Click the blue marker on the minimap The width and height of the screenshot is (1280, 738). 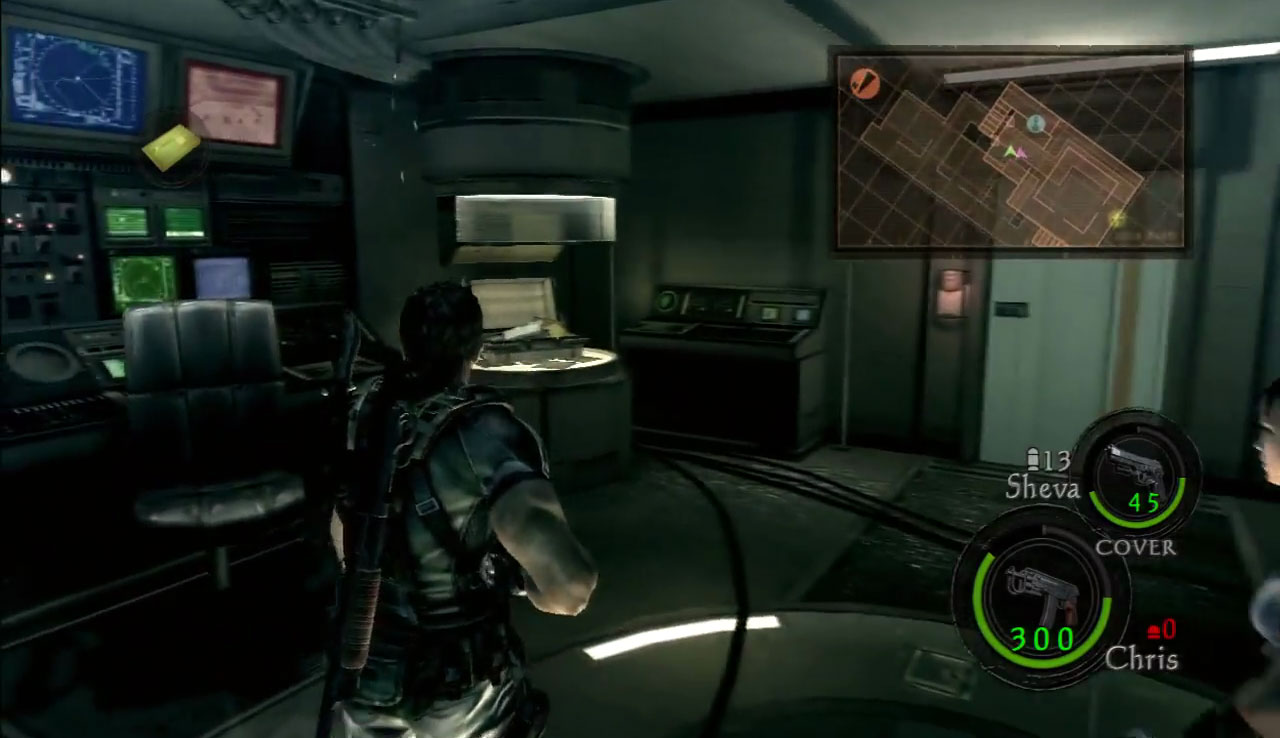tap(1036, 124)
